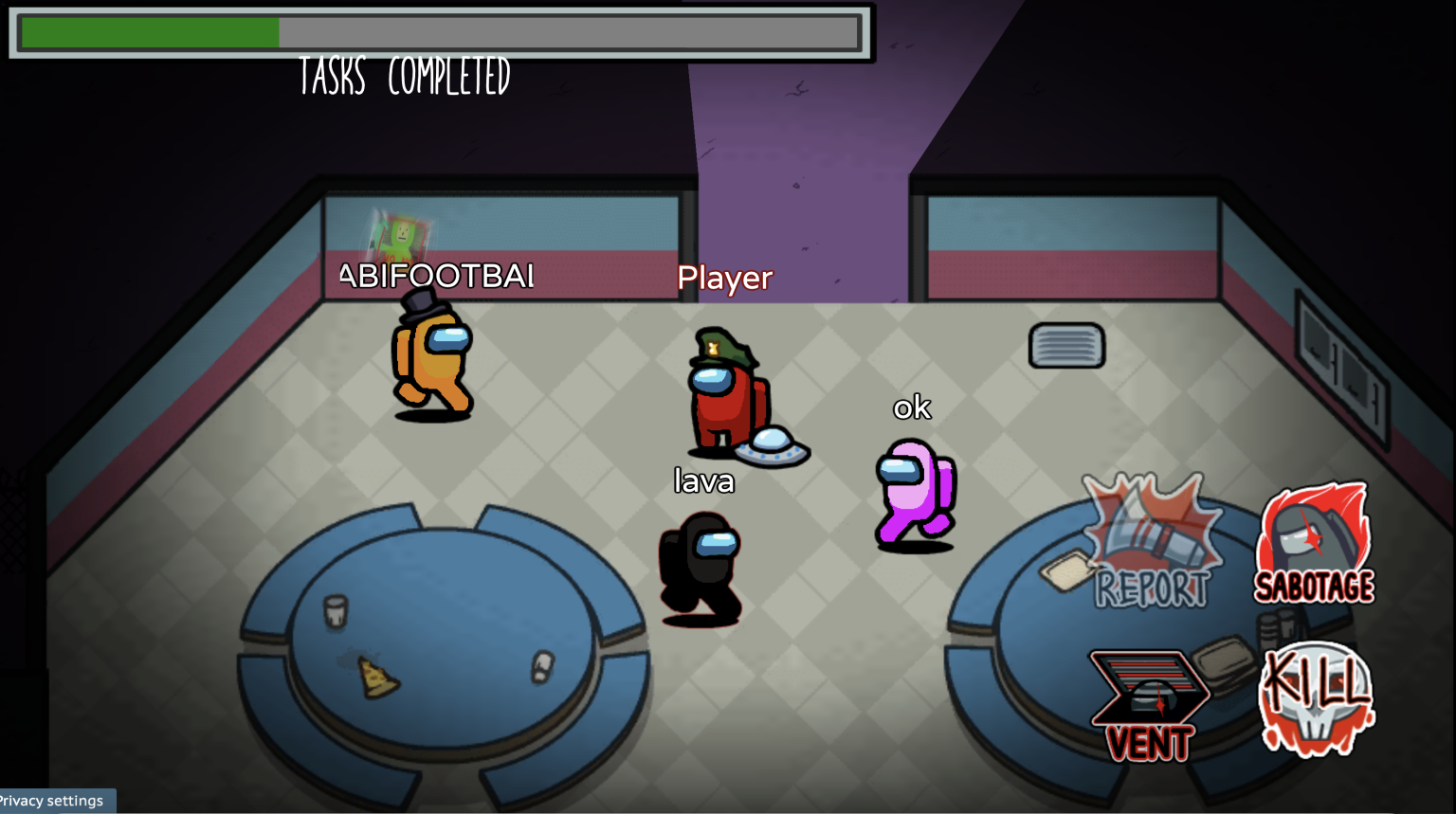
Task: Use the Vent button
Action: click(1150, 706)
